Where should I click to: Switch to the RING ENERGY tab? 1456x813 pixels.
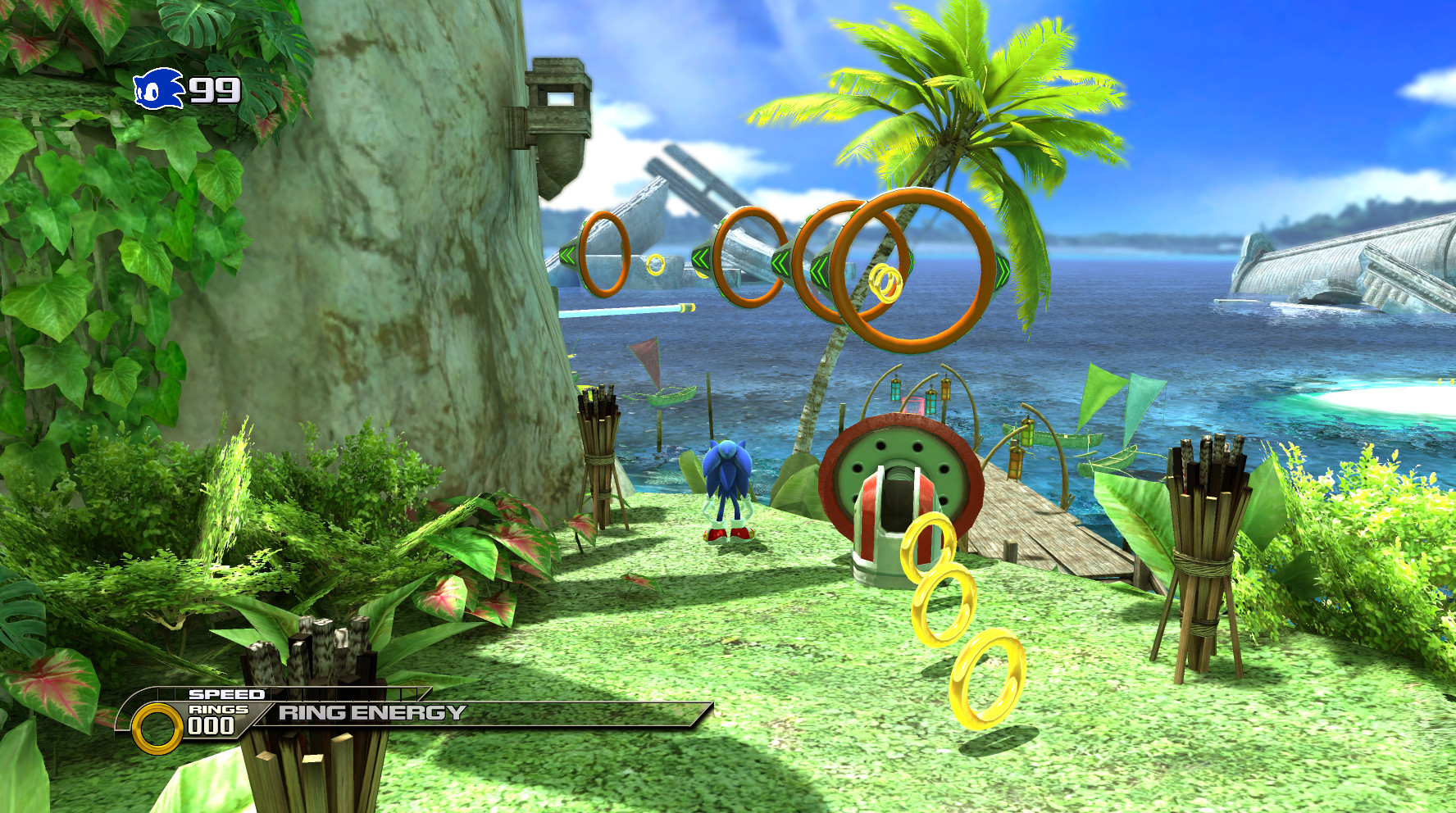point(371,712)
